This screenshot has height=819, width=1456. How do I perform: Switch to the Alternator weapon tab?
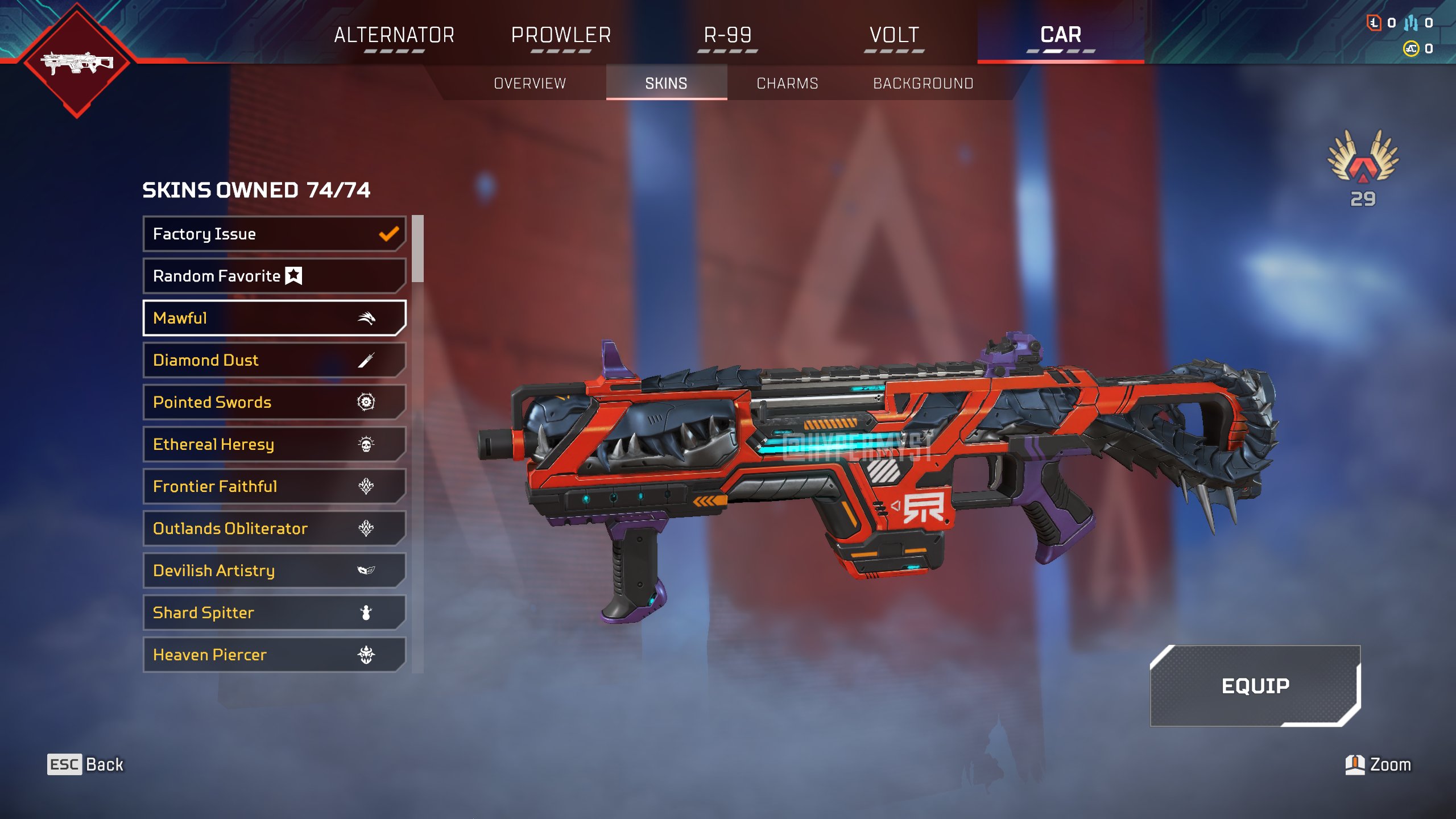pos(394,35)
